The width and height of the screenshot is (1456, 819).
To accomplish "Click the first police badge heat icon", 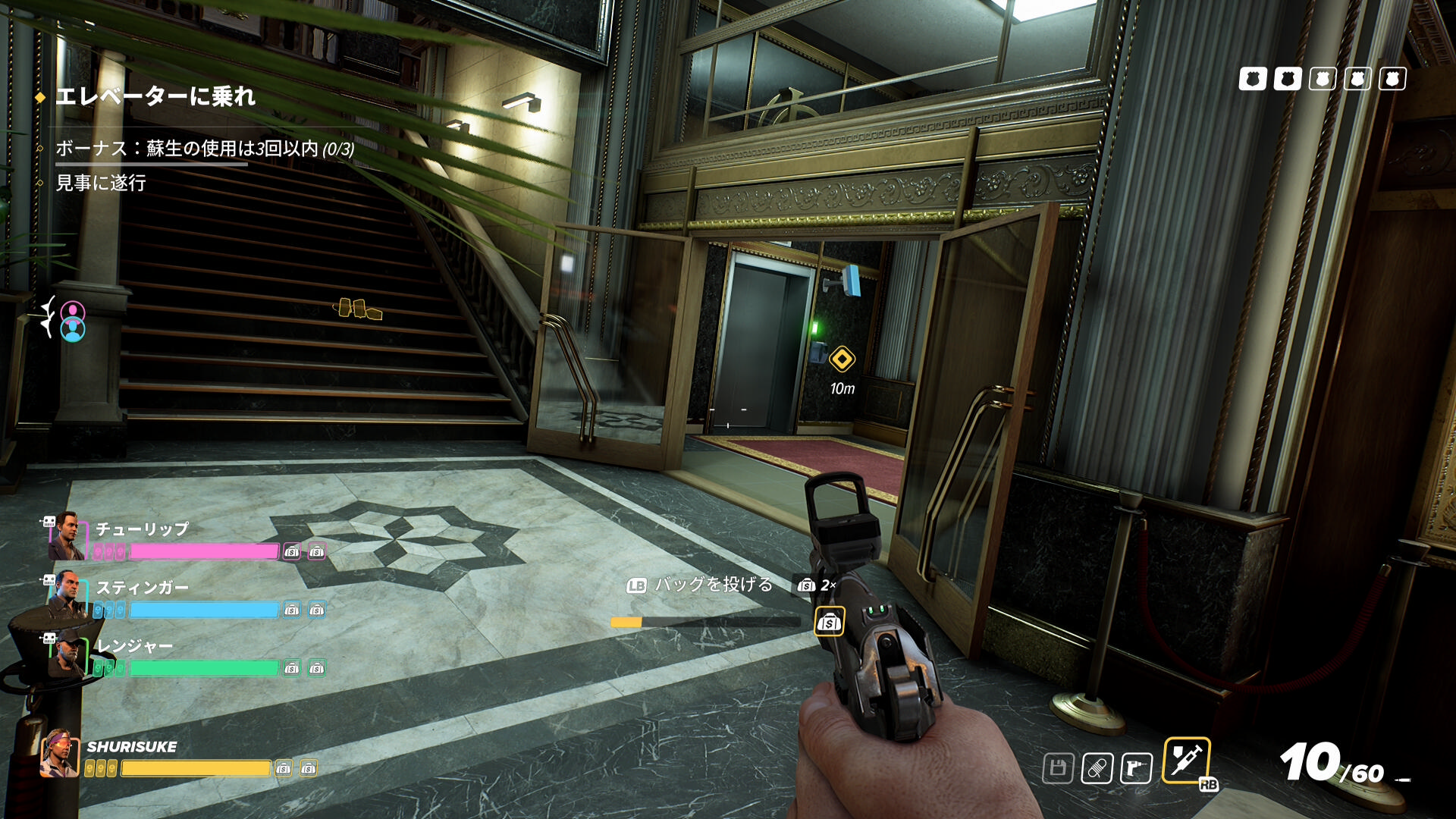I will coord(1252,79).
